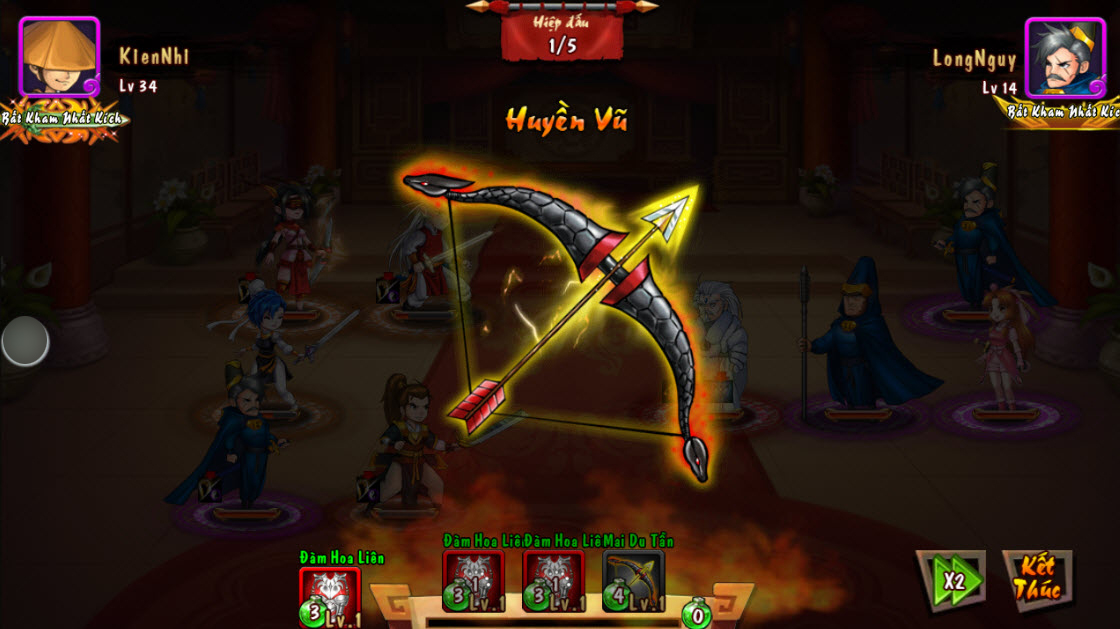The image size is (1120, 629).
Task: Open KienNhi's player avatar portrait
Action: [59, 56]
